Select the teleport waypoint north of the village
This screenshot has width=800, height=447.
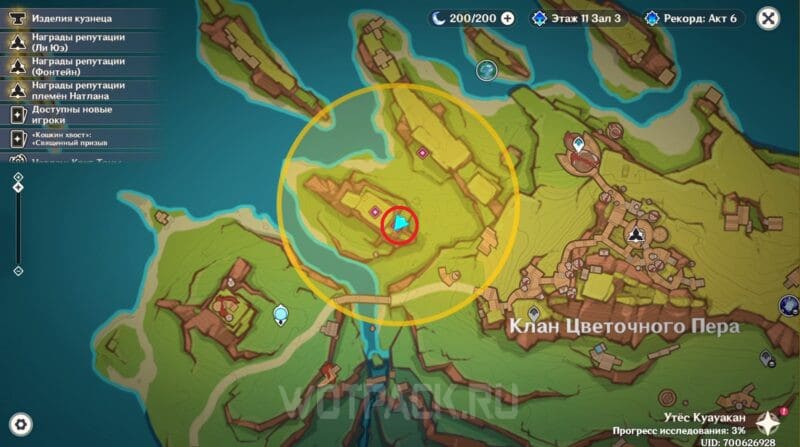point(579,146)
